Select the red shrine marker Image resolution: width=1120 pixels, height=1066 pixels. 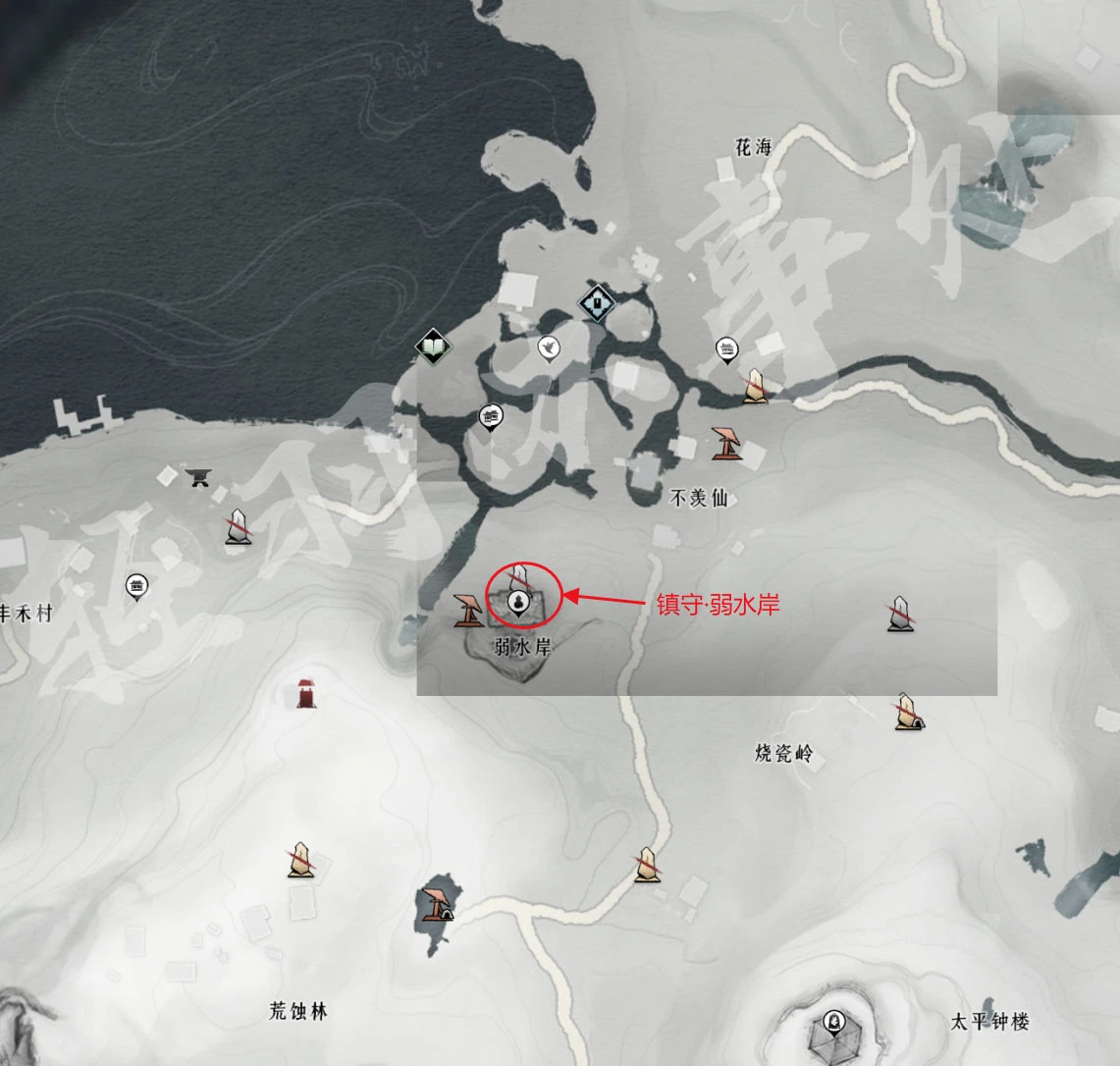[307, 692]
